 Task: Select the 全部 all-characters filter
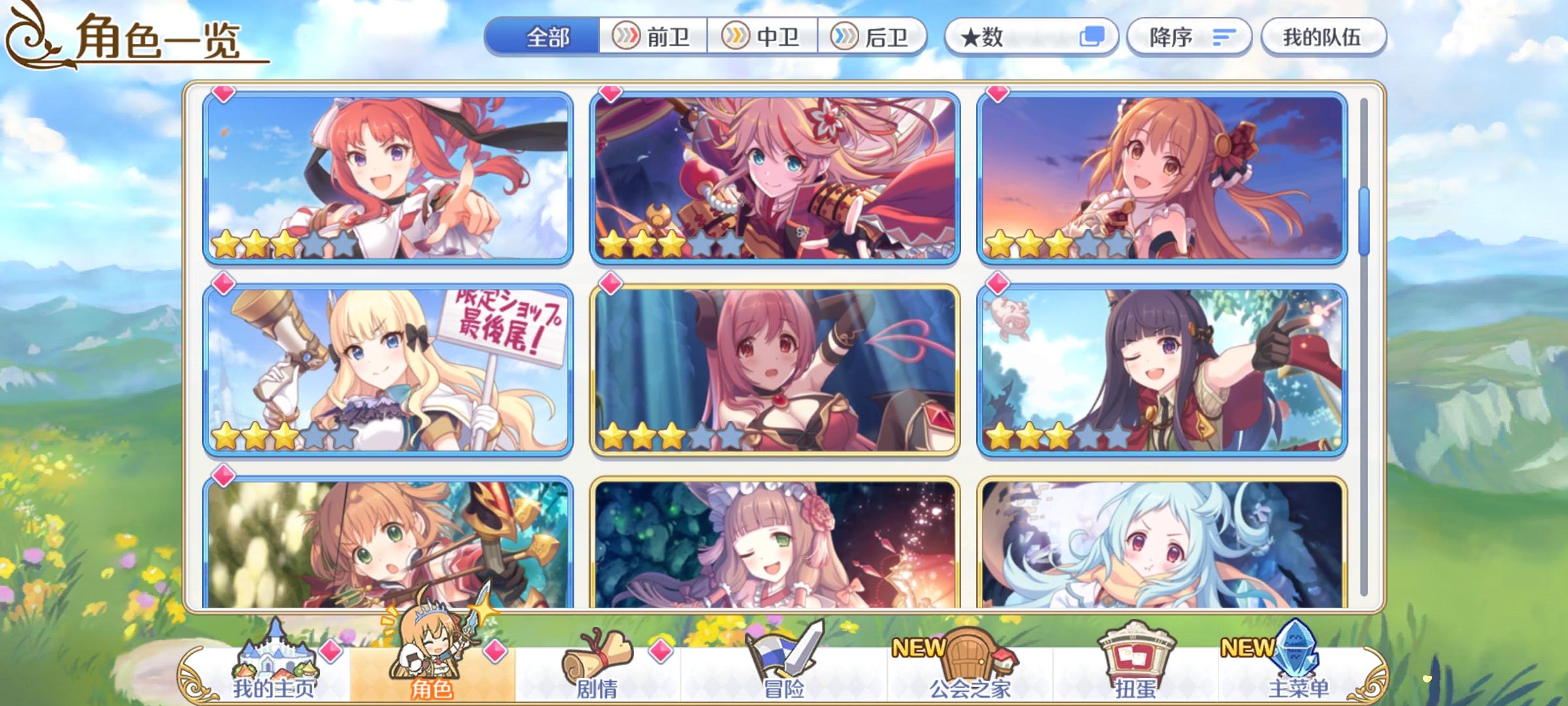(549, 37)
